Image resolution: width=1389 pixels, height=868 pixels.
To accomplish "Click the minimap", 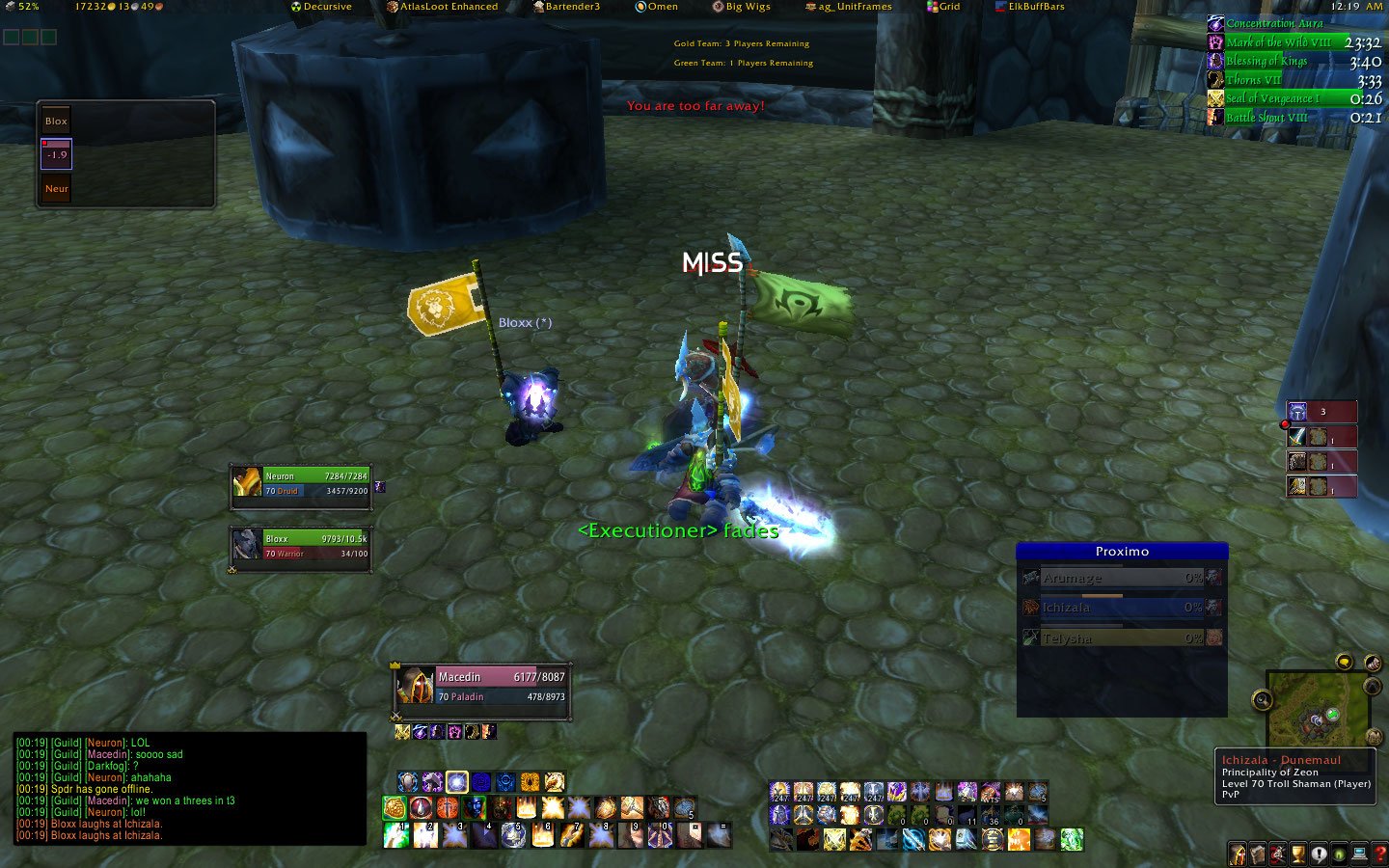I will click(x=1317, y=710).
